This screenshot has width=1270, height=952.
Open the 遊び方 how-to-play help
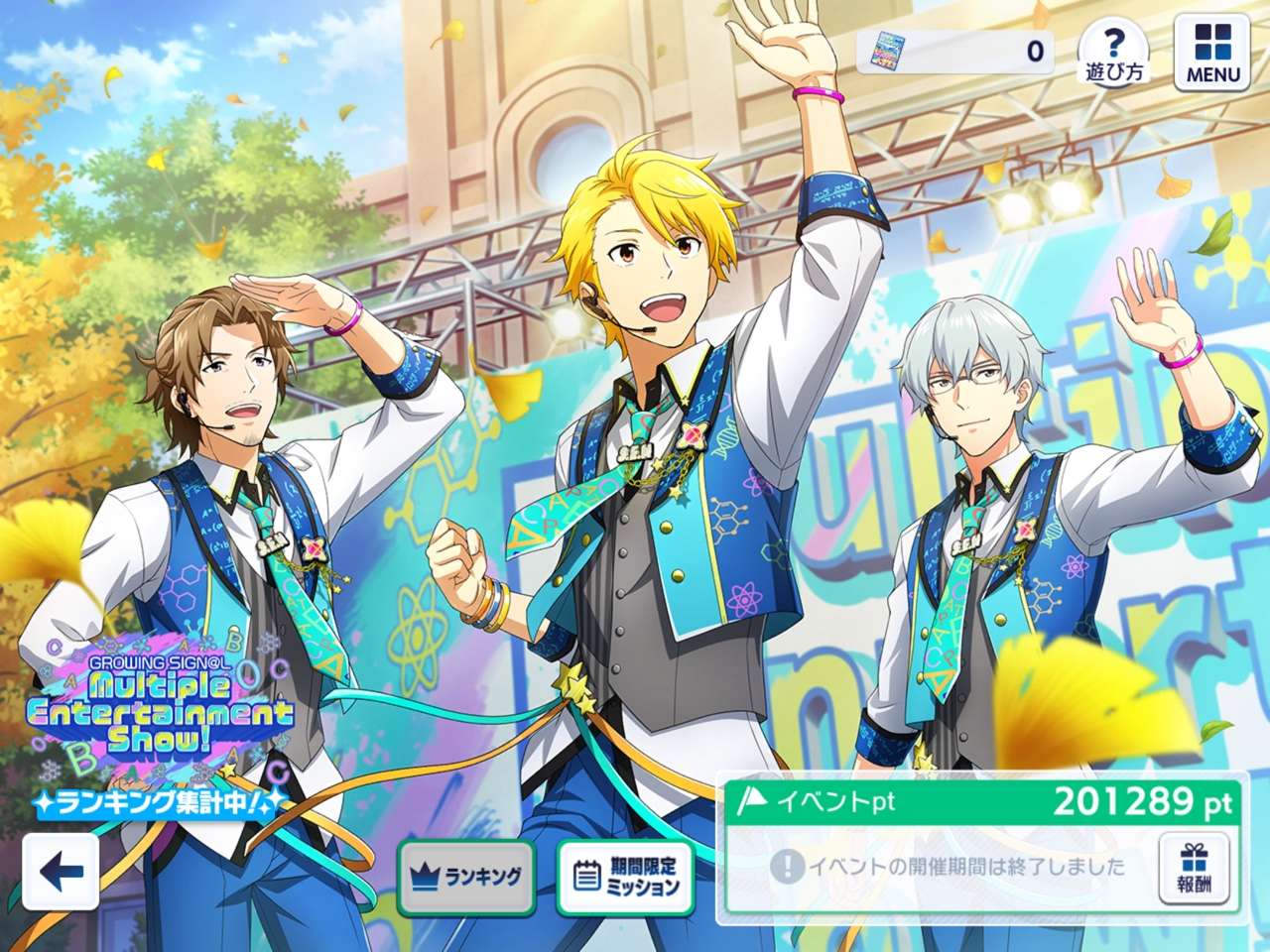pos(1114,52)
